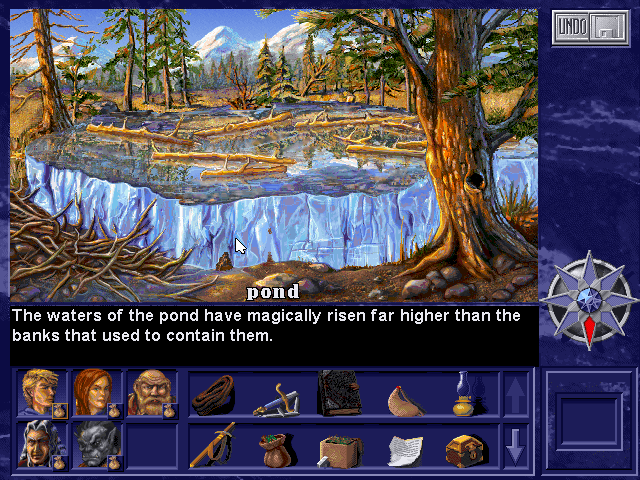This screenshot has height=480, width=640.
Task: Click the UNDO button
Action: coord(572,28)
